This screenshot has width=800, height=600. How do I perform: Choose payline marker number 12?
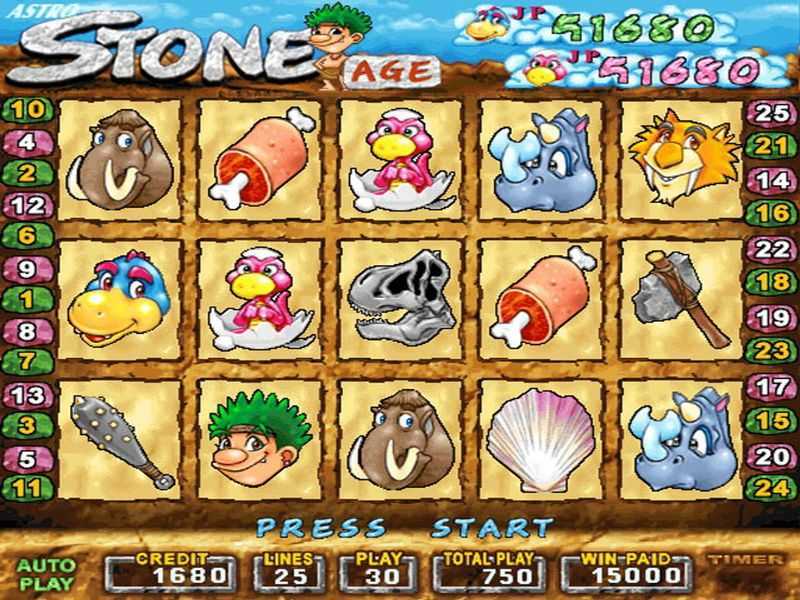[28, 207]
